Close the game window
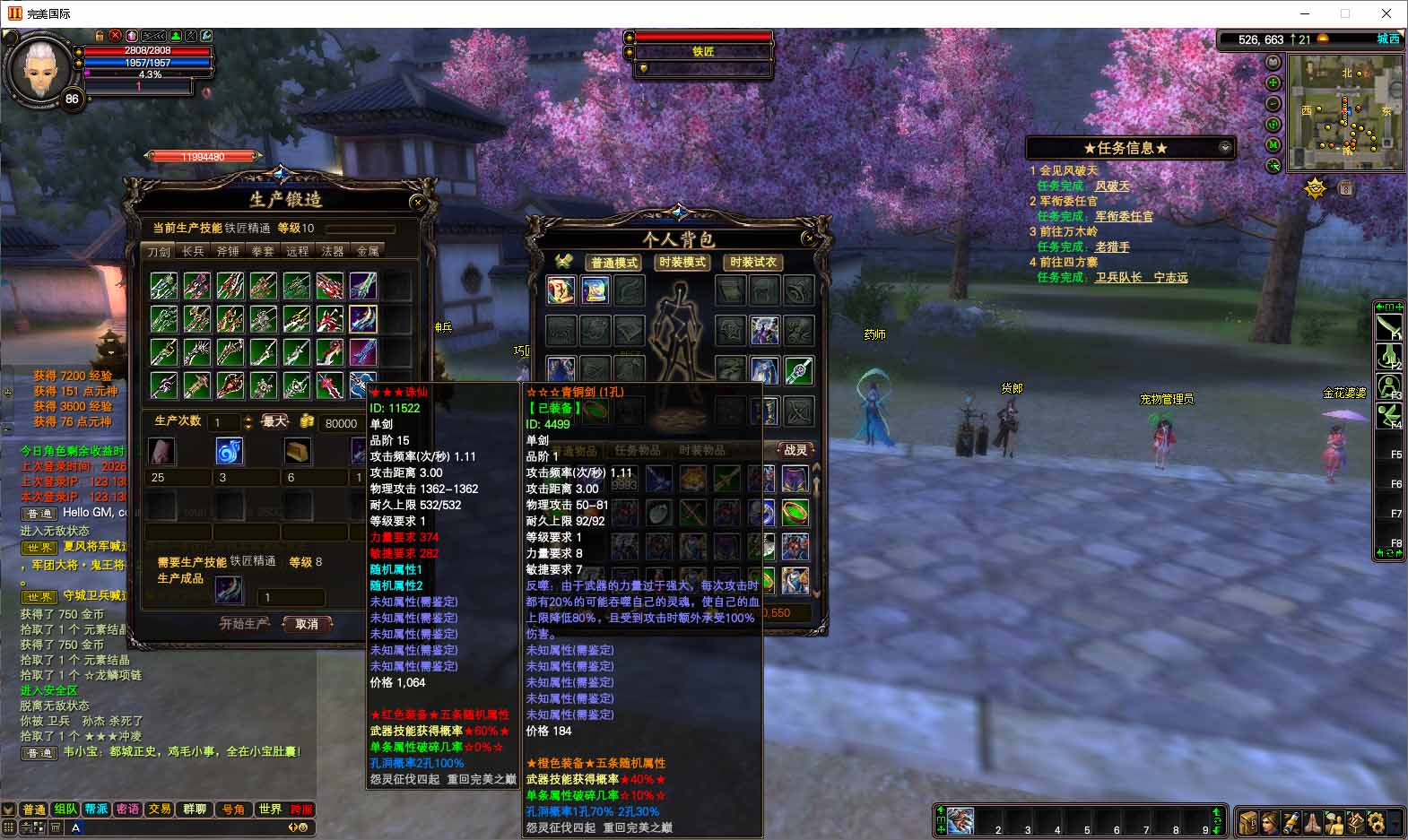The height and width of the screenshot is (840, 1408). coord(1386,13)
